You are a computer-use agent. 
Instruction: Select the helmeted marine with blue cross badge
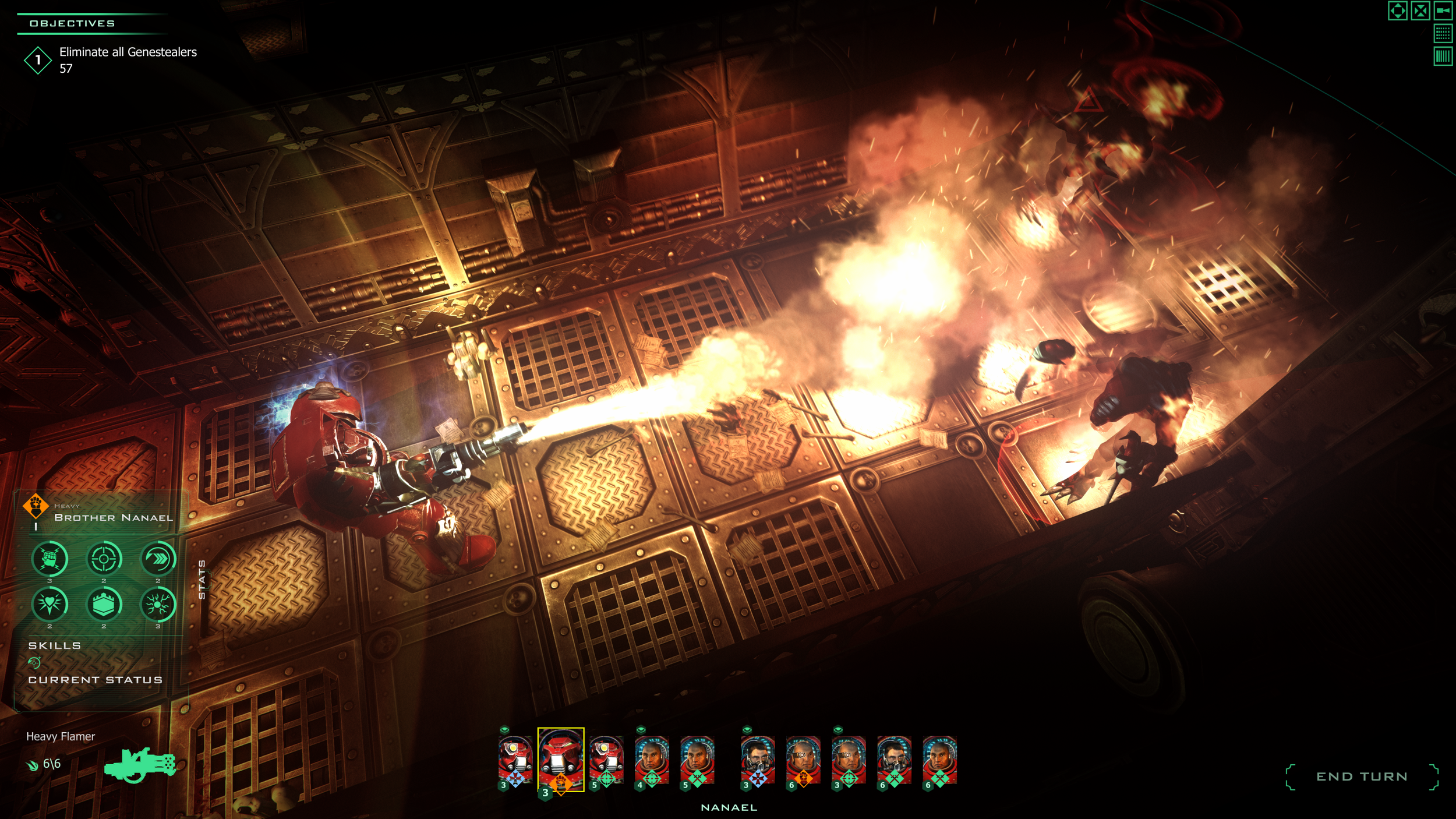515,760
